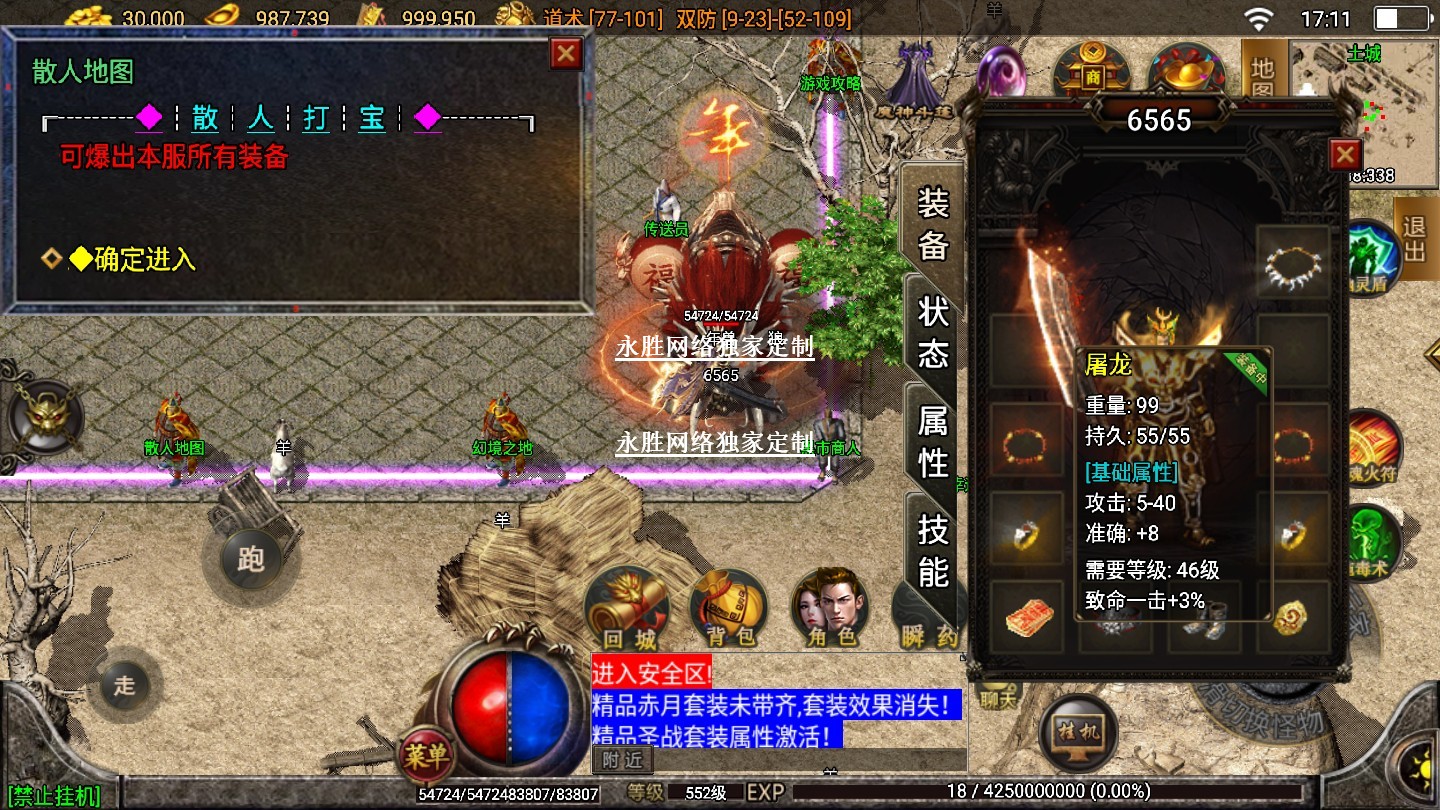Choose the 确定进入 dialogue option

(x=144, y=260)
